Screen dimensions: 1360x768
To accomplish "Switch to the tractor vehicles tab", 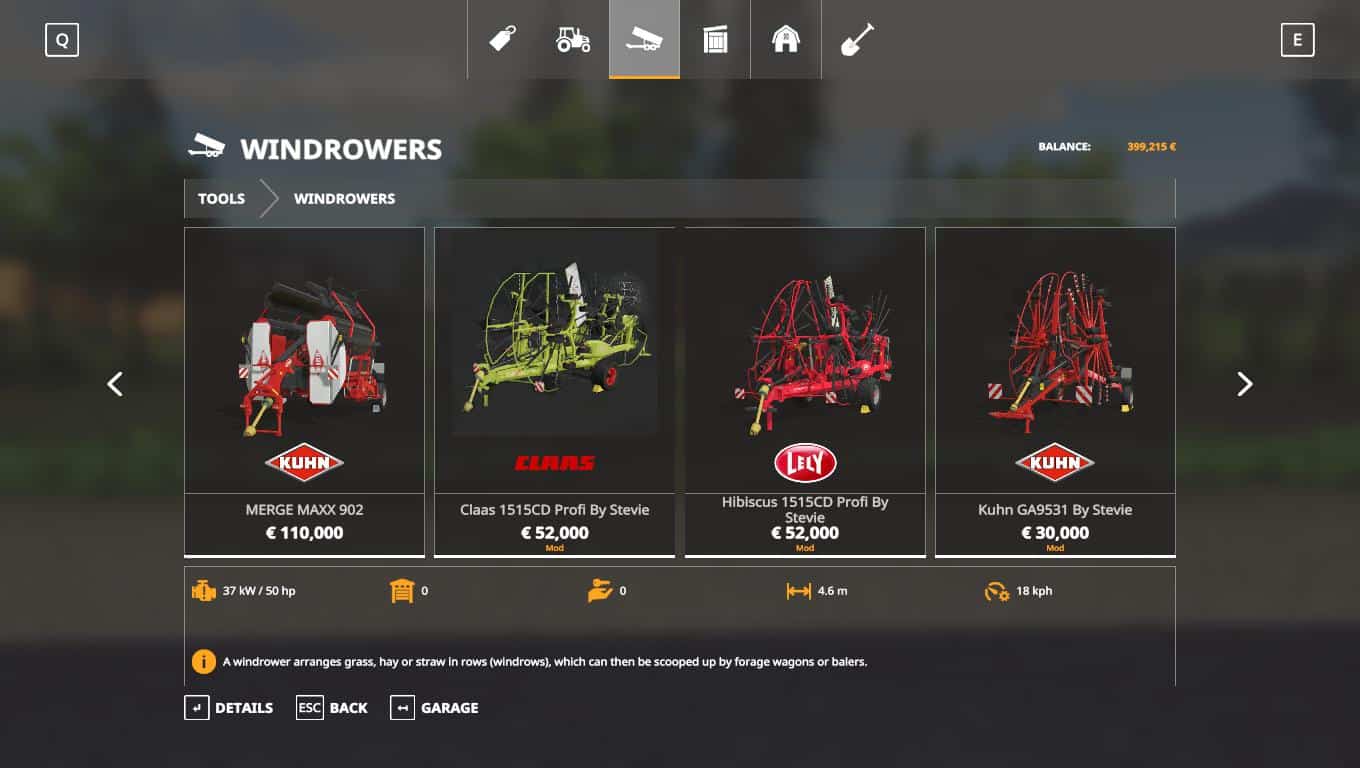I will [573, 40].
